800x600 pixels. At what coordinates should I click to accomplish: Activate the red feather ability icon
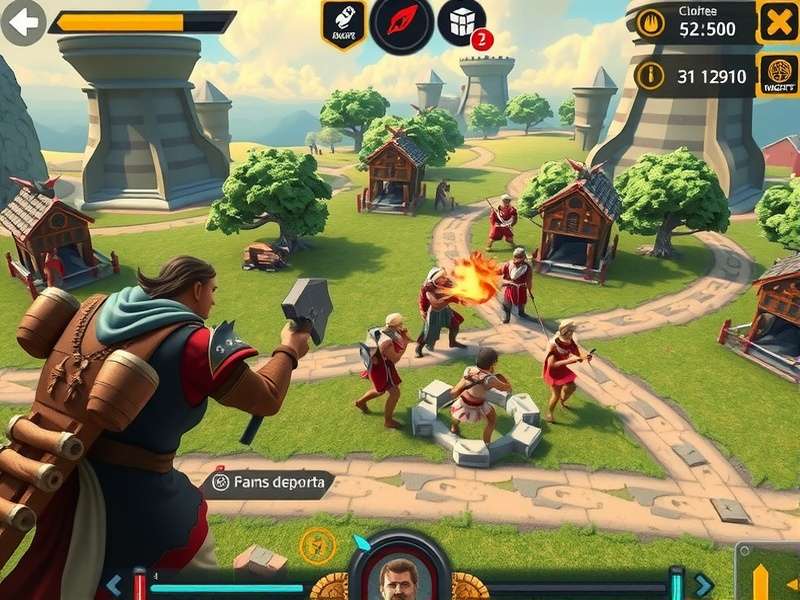[402, 23]
